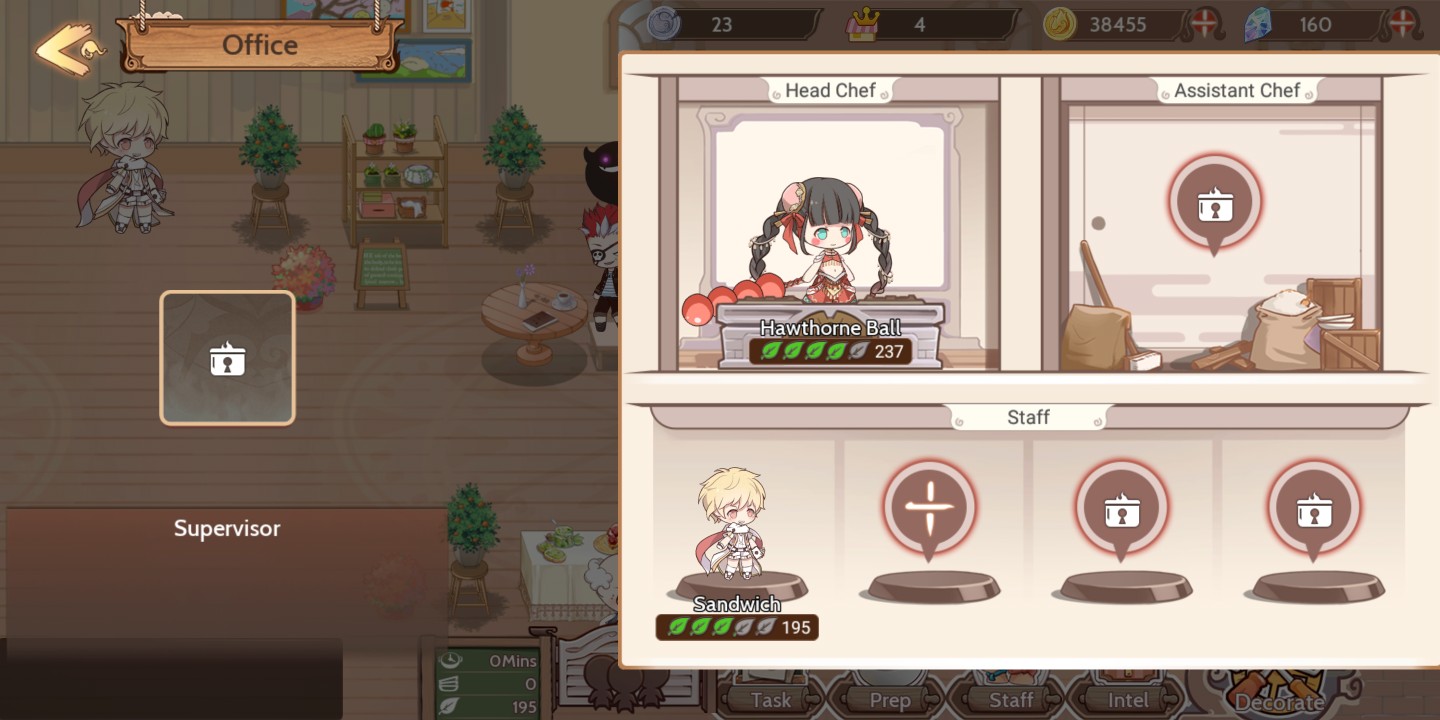Tap the crystal gem currency icon
The height and width of the screenshot is (720, 1440).
pos(1259,23)
